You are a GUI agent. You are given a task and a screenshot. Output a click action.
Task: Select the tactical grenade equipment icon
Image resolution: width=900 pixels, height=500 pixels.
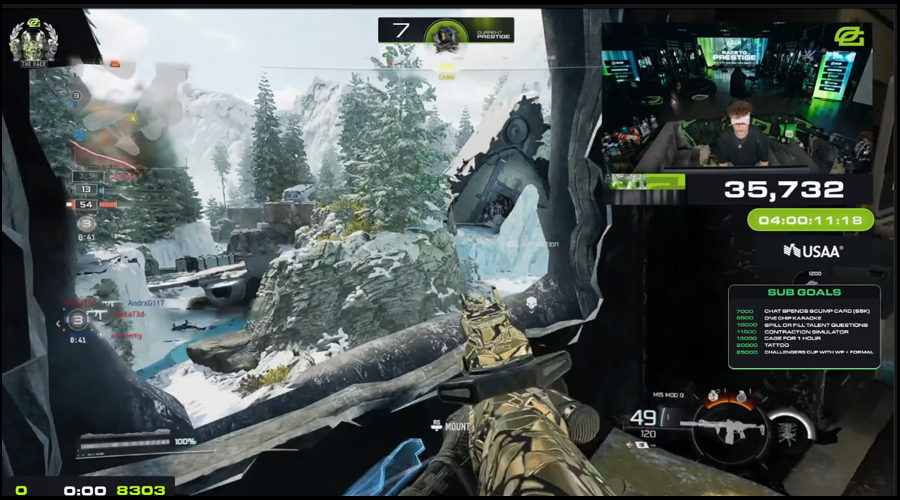tap(710, 397)
